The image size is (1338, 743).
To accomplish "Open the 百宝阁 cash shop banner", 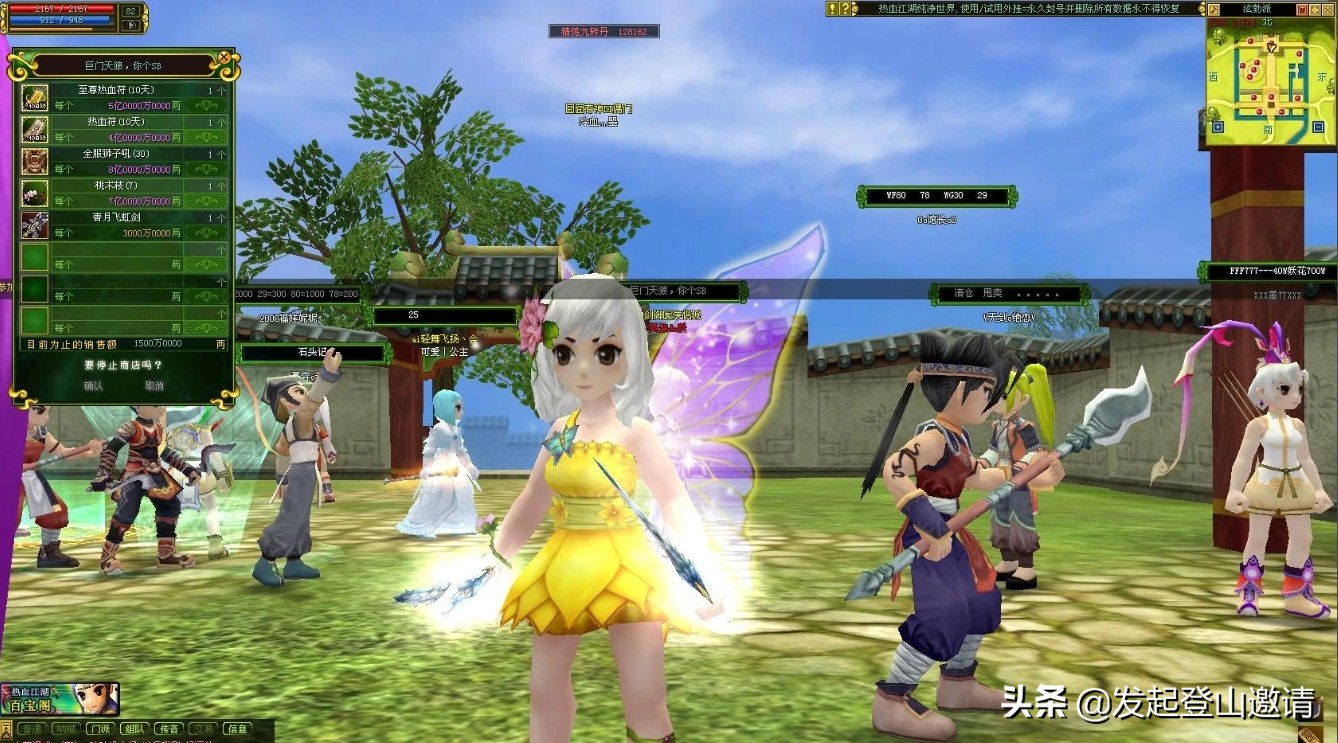I will click(x=60, y=699).
